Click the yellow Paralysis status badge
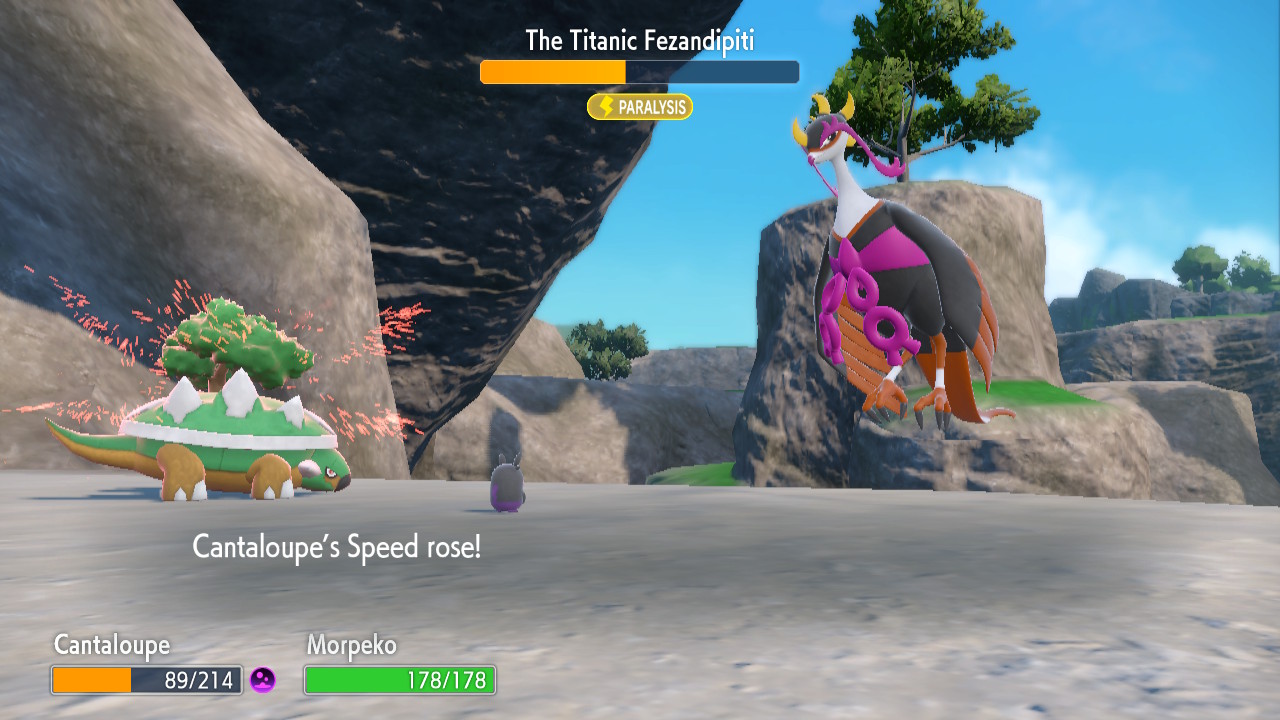Viewport: 1280px width, 720px height. click(640, 107)
